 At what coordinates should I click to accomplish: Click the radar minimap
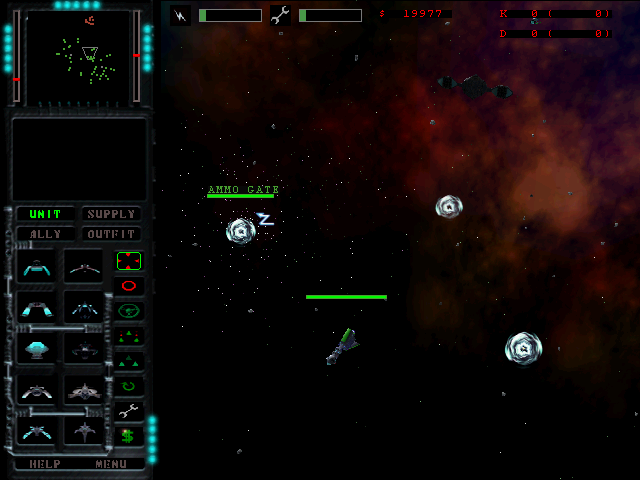(77, 56)
